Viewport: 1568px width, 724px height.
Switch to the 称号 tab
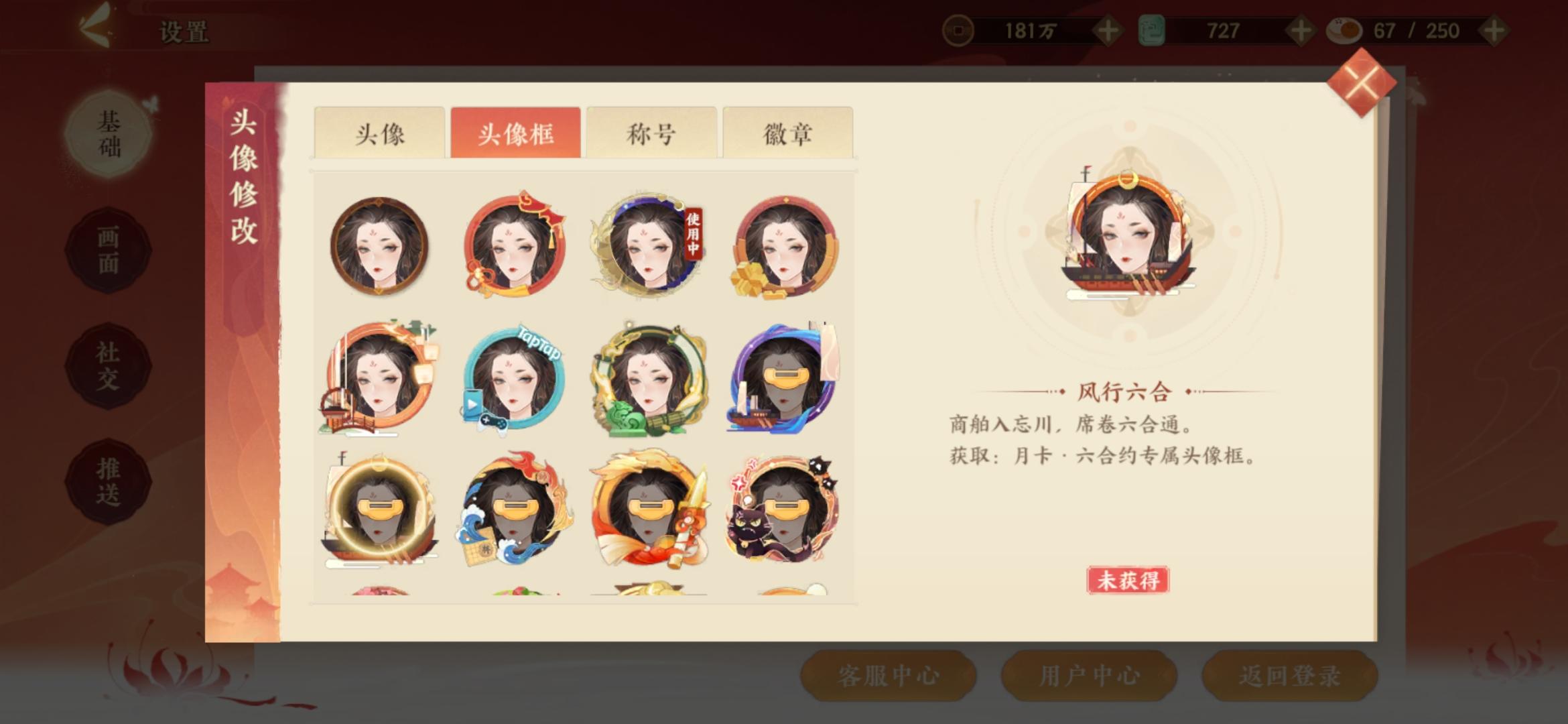[x=651, y=133]
